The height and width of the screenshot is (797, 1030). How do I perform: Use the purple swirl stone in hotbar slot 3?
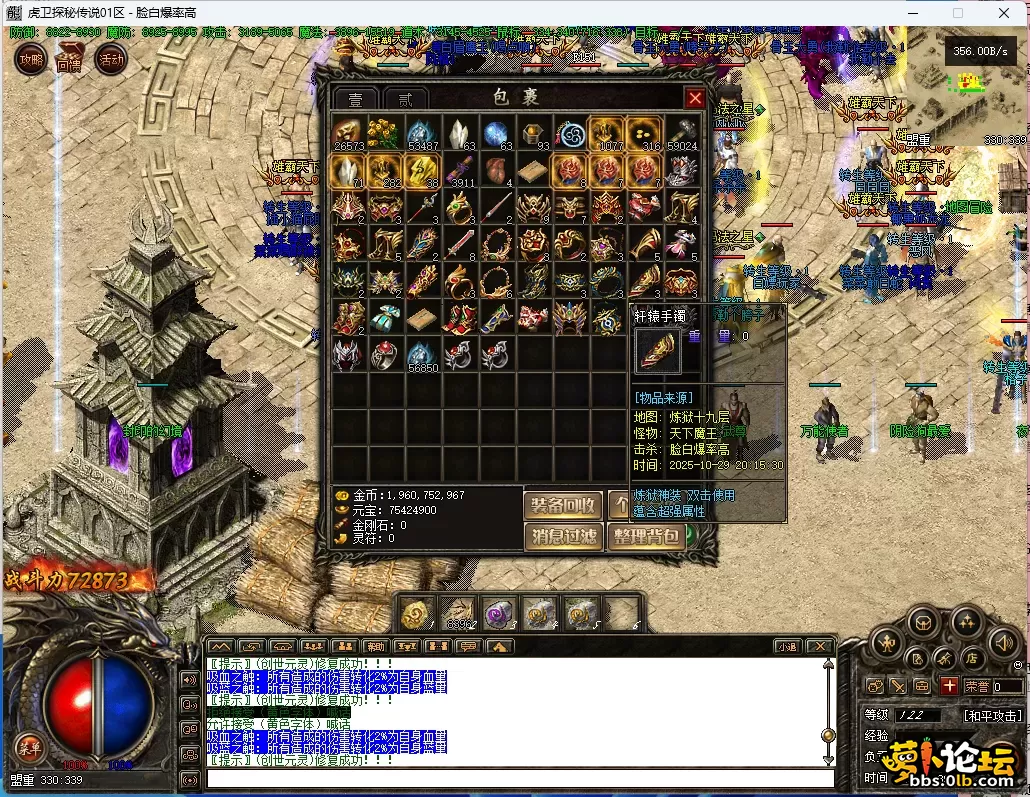[x=499, y=612]
